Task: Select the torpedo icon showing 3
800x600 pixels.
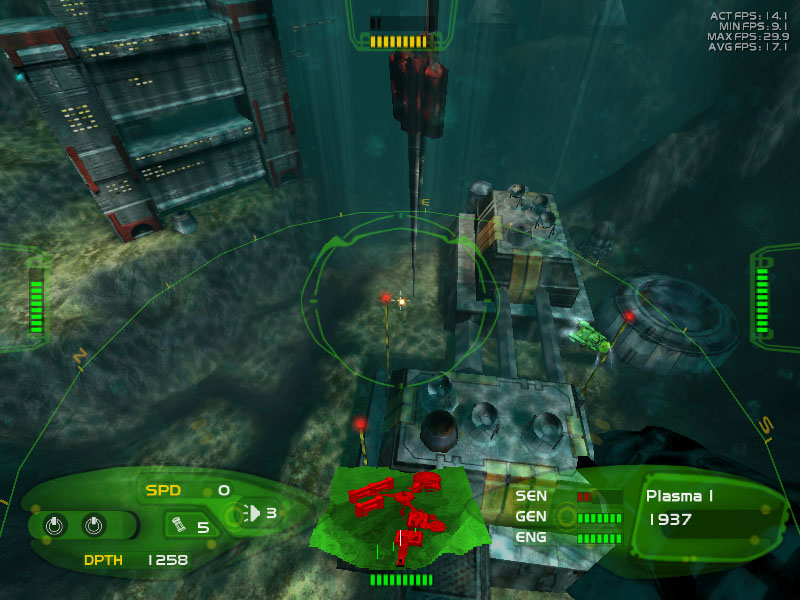Action: 254,513
